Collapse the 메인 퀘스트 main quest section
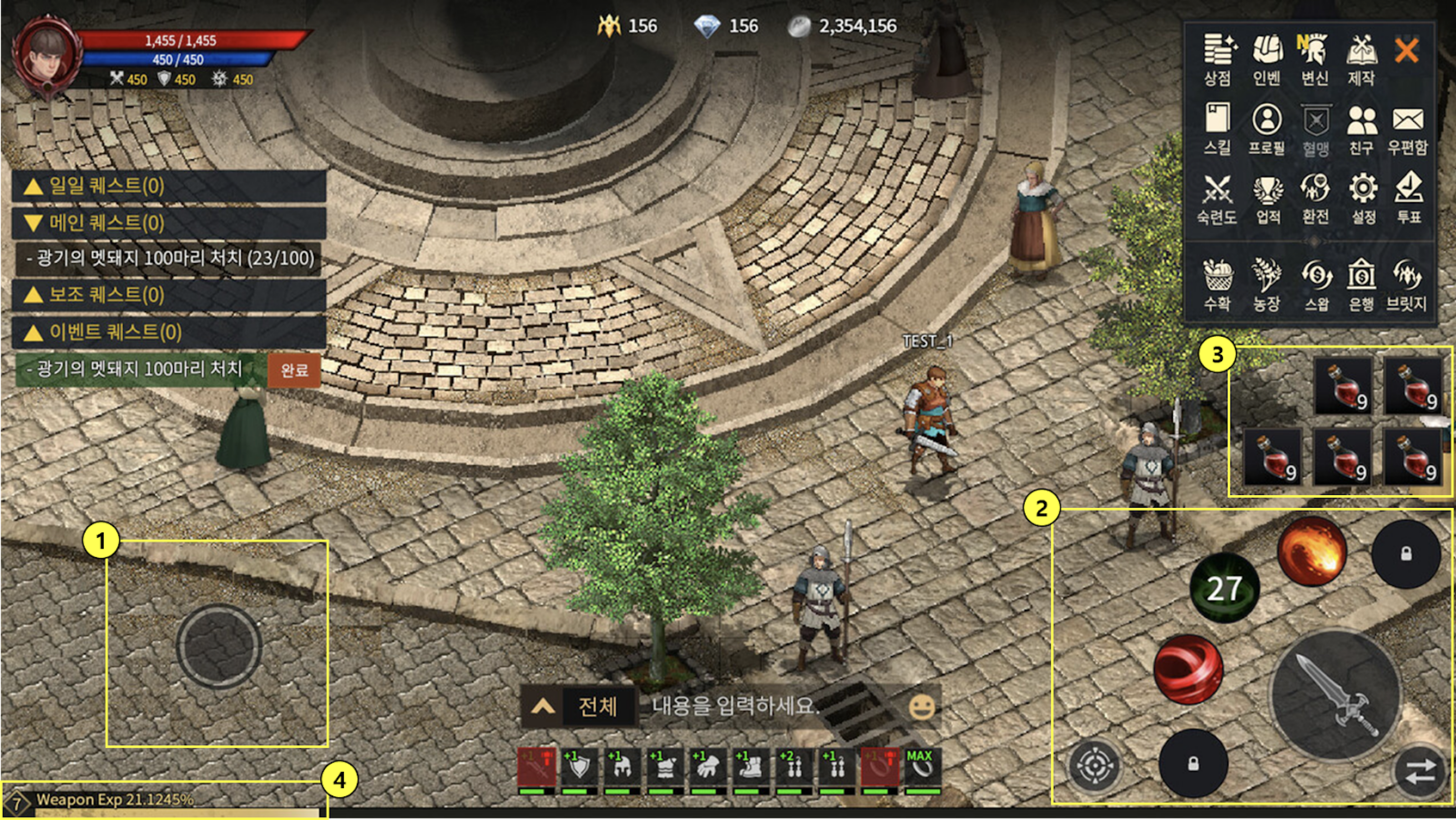The height and width of the screenshot is (820, 1456). coord(168,223)
